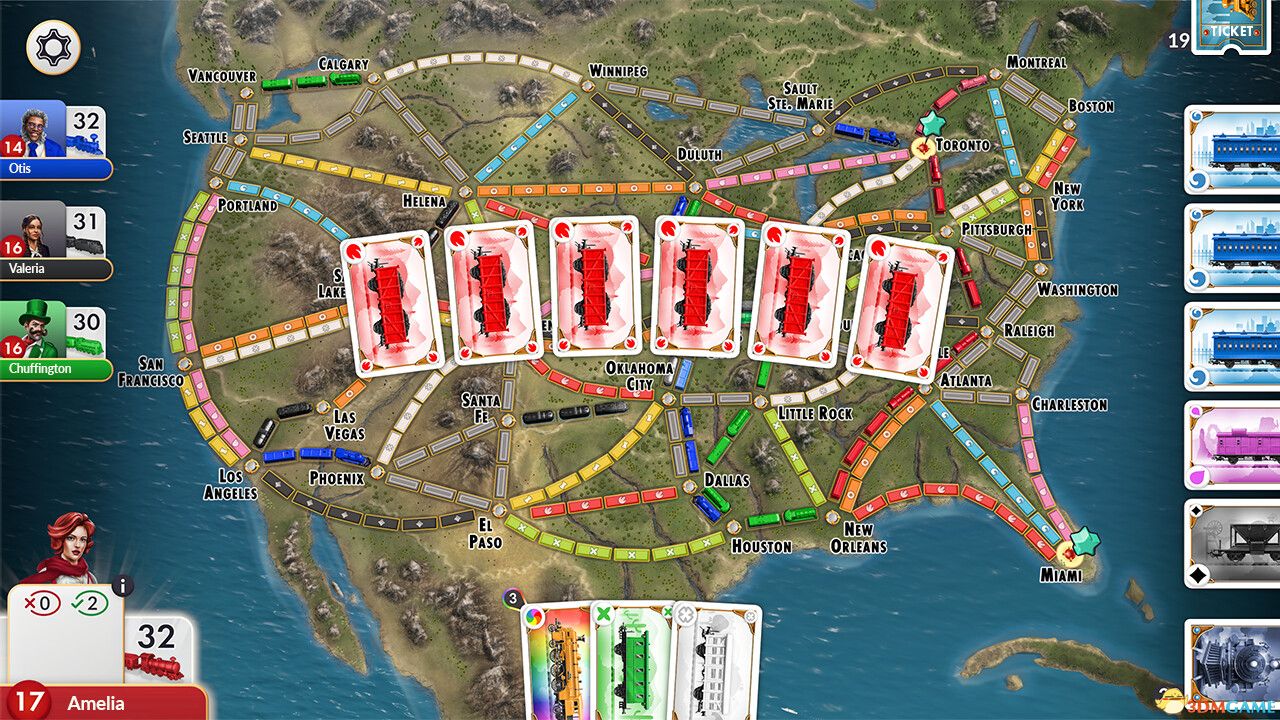This screenshot has height=720, width=1280.
Task: Toggle the clover marker on the gray ticket
Action: click(x=686, y=614)
